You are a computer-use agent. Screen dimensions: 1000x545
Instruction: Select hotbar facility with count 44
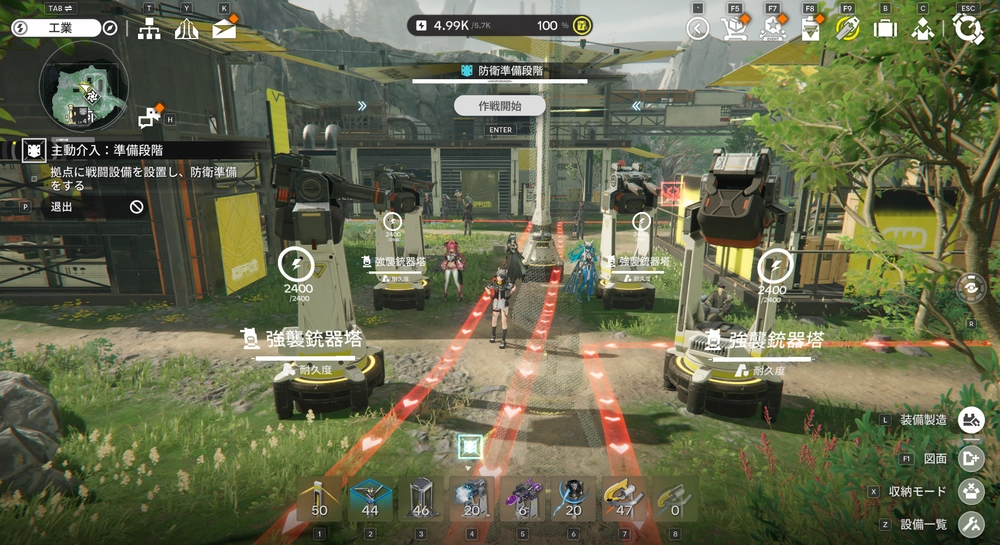[x=370, y=499]
